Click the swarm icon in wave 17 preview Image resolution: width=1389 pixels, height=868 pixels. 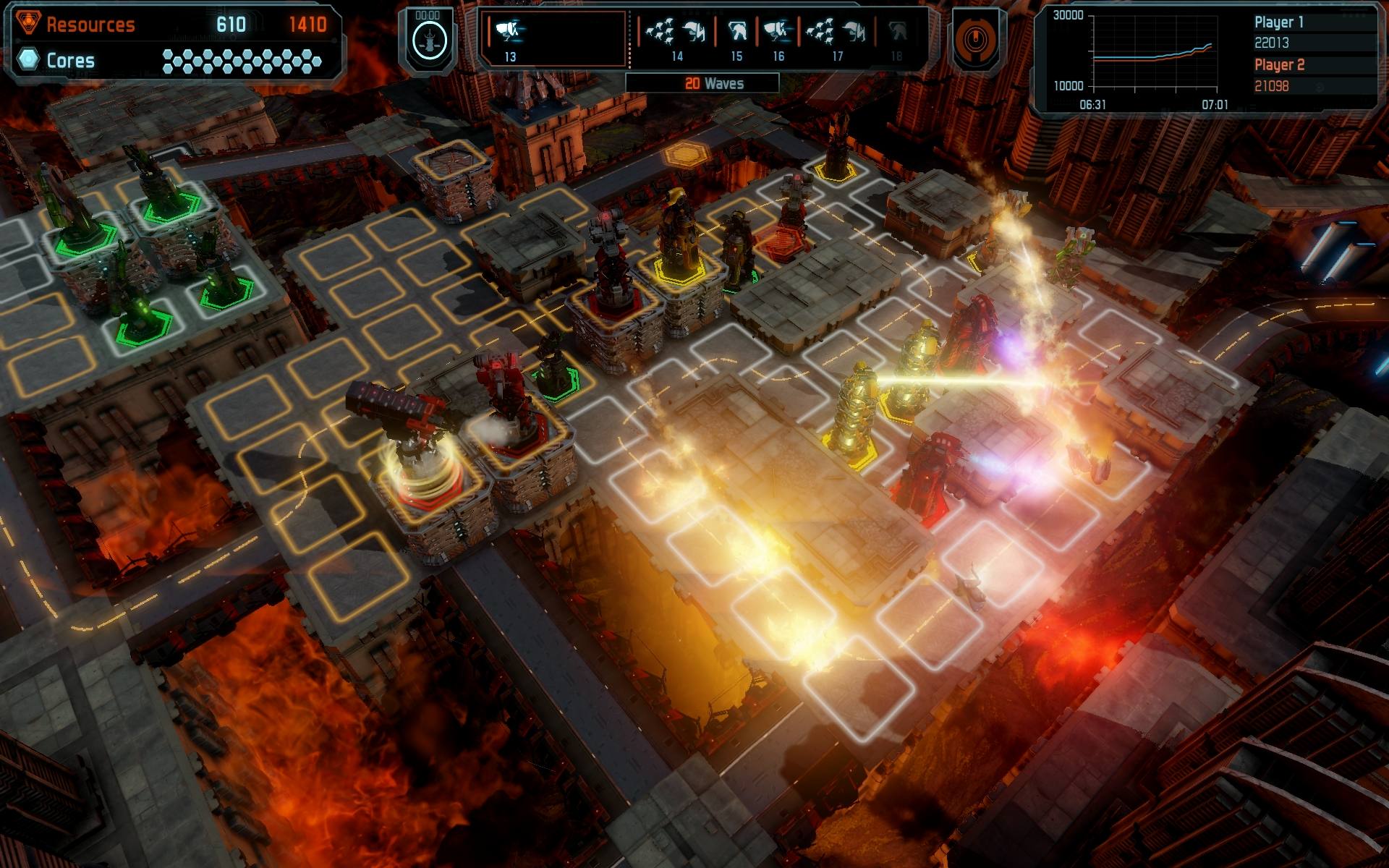coord(820,32)
